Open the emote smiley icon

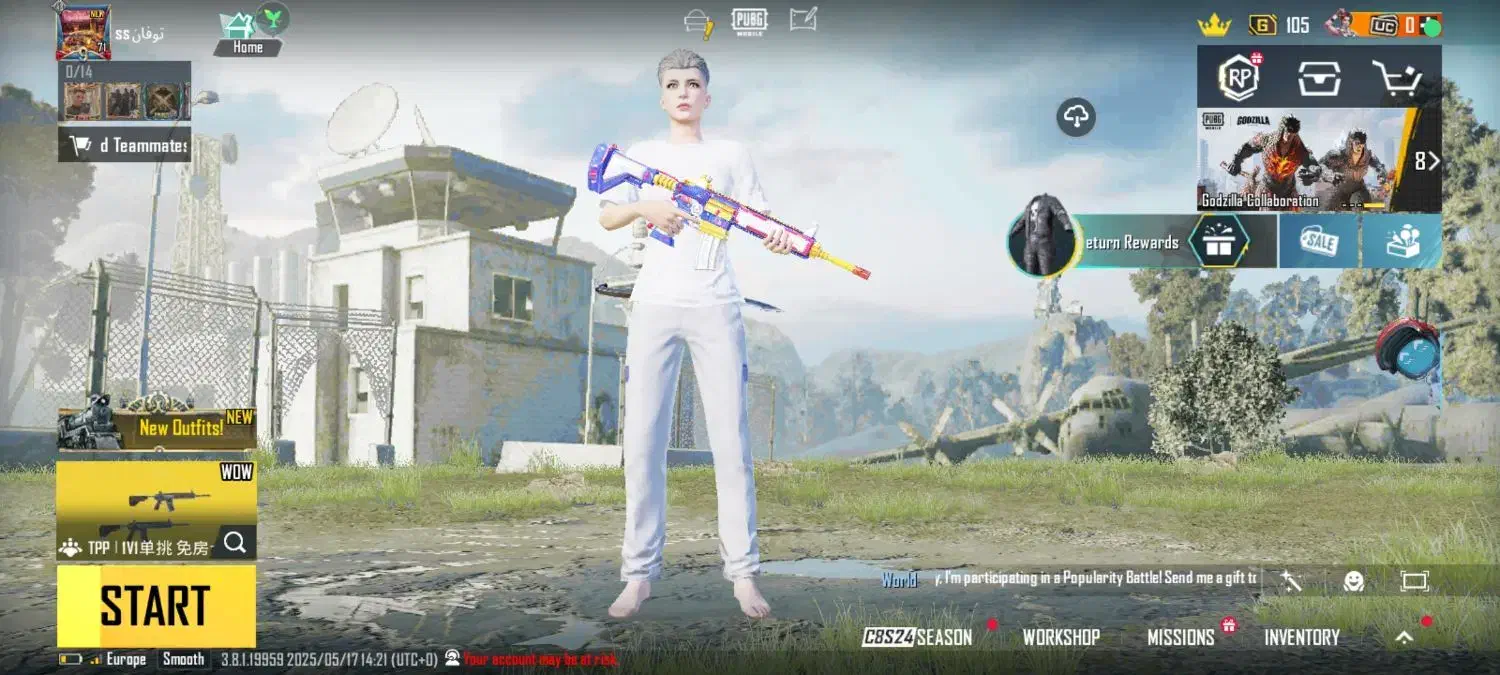tap(1353, 581)
